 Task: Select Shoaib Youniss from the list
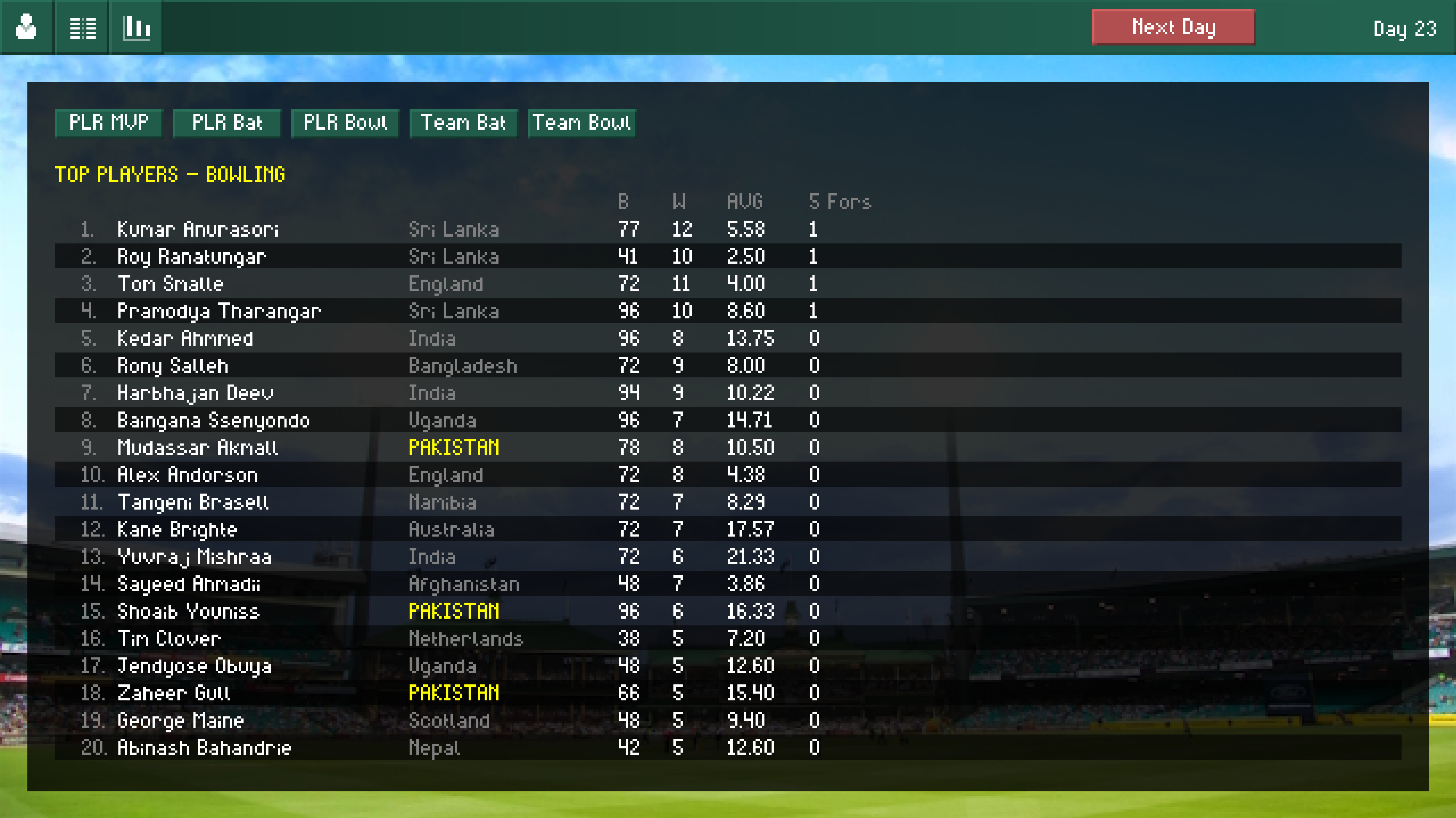[190, 611]
